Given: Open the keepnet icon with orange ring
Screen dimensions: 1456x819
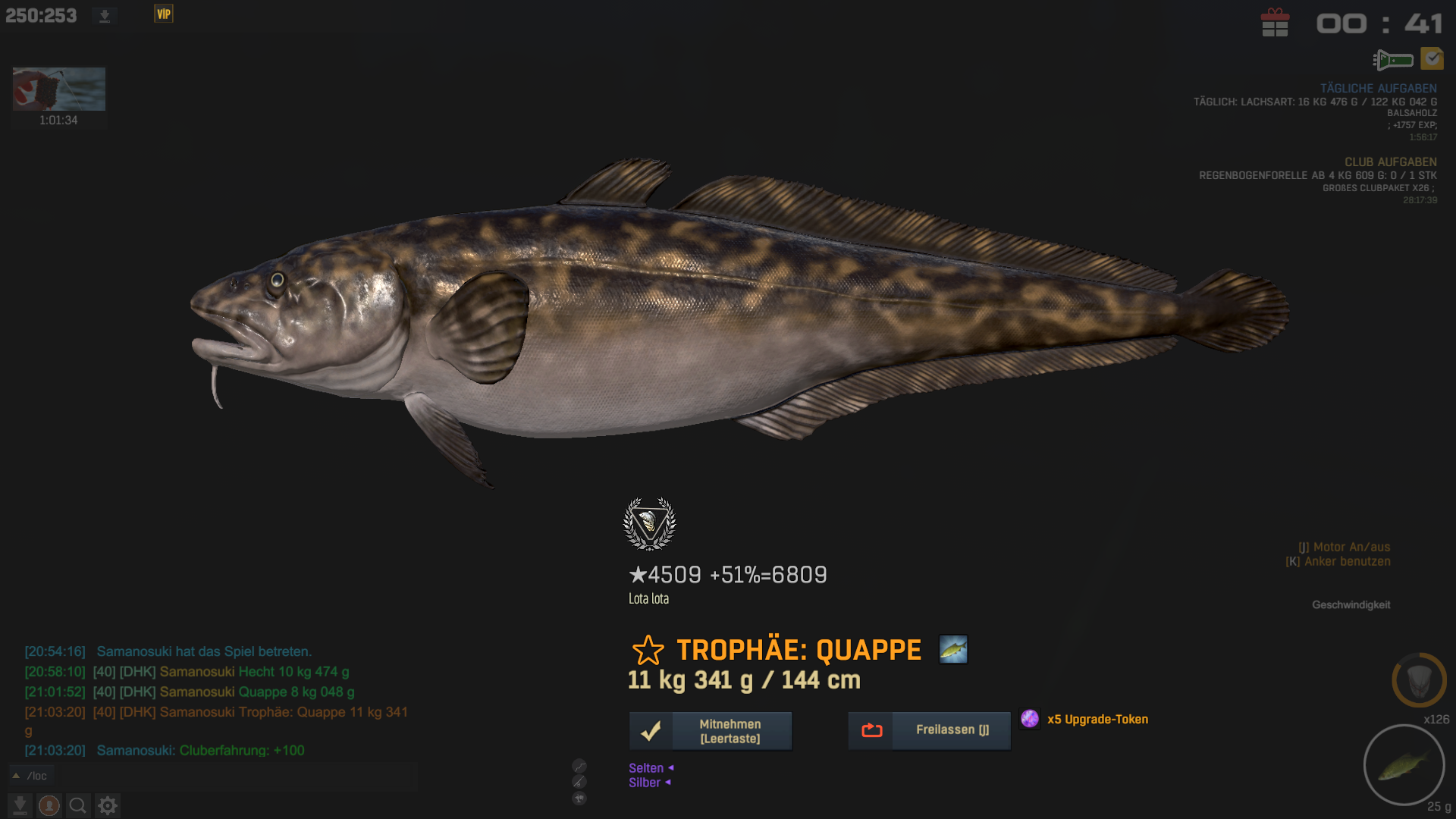Looking at the screenshot, I should pos(1419,680).
